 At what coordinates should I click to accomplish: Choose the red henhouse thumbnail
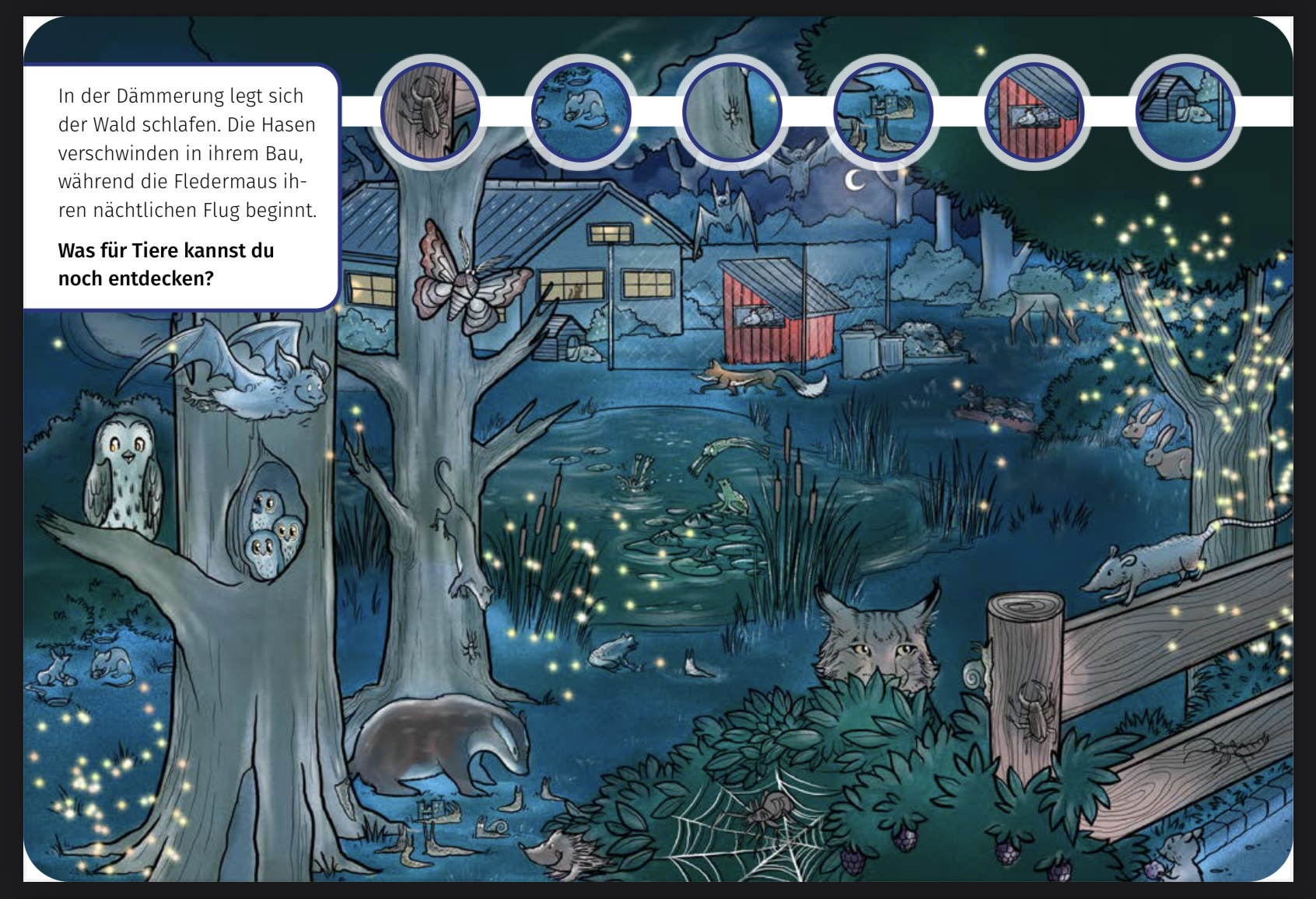coord(1033,111)
